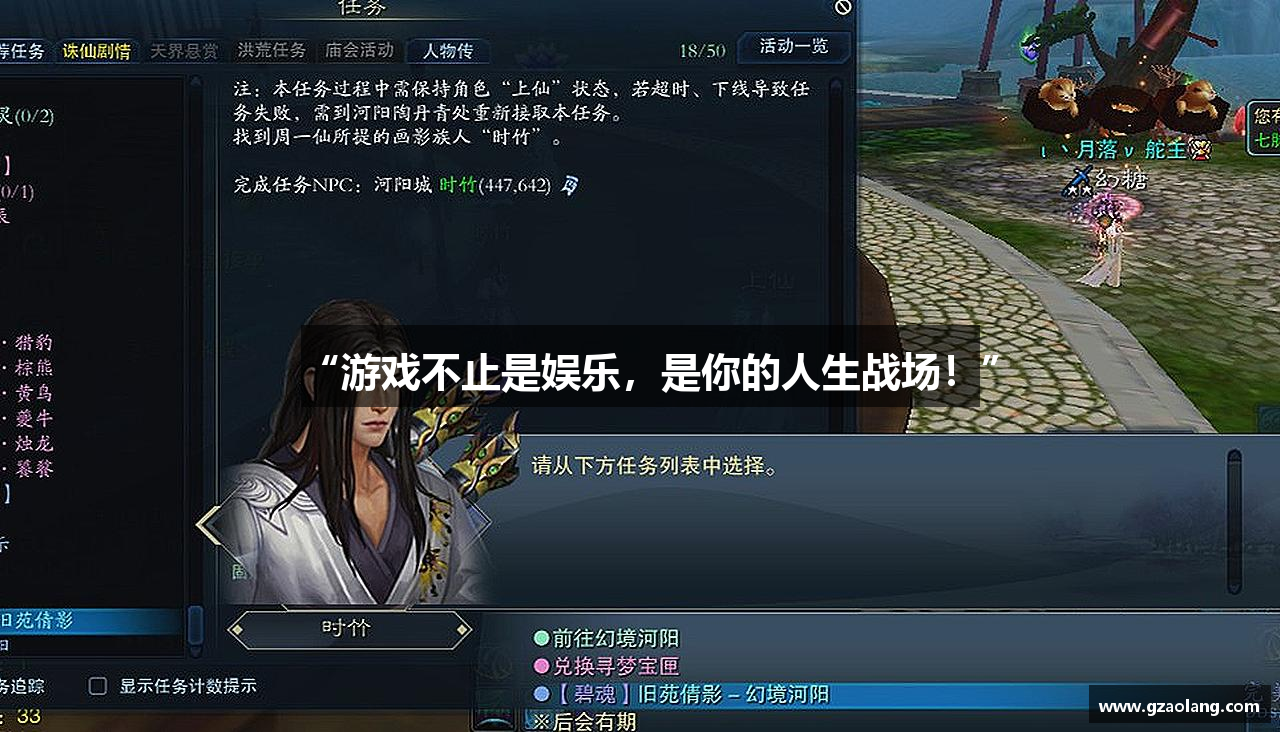Click the auto-pathfind icon beside 时竹 coordinates
This screenshot has width=1280, height=732.
[x=570, y=185]
